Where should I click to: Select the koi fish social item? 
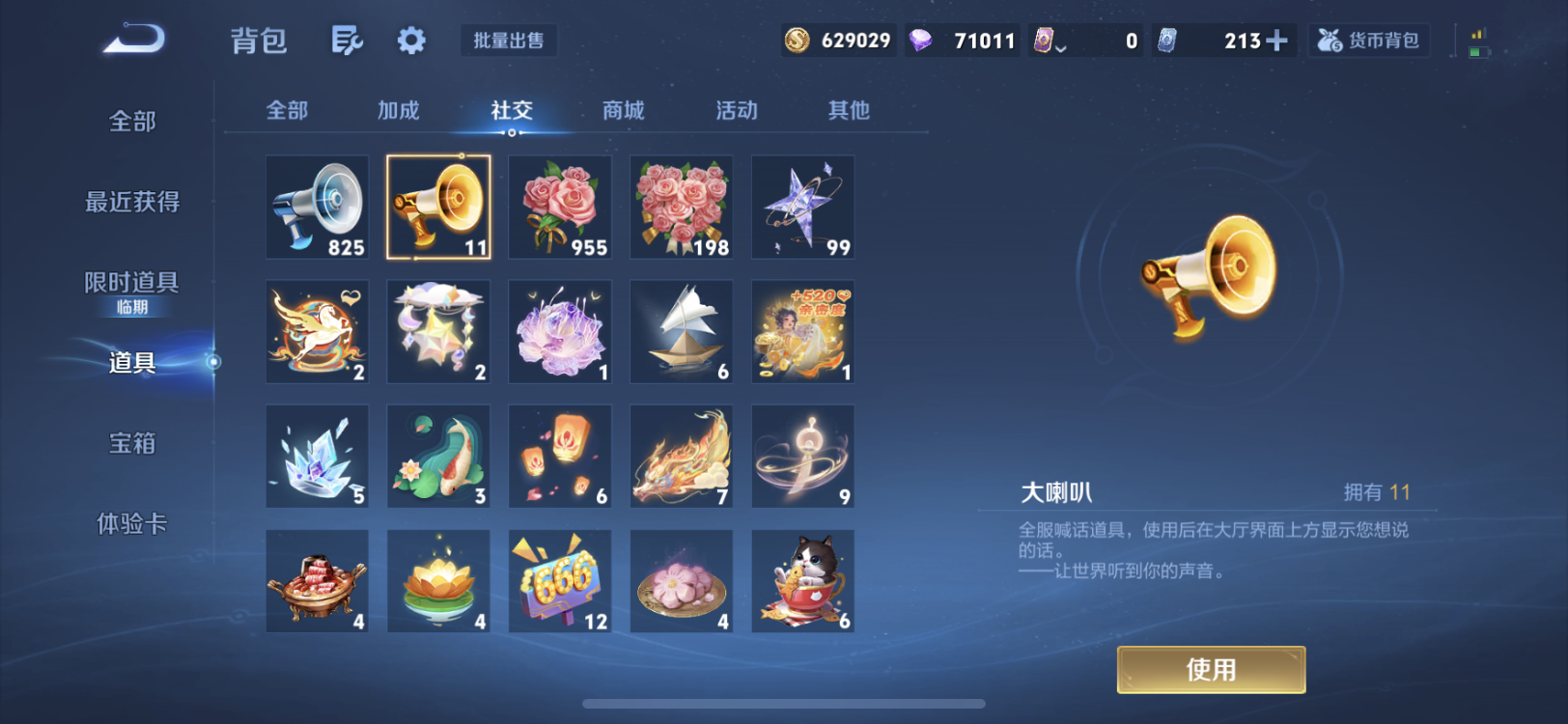pyautogui.click(x=438, y=456)
